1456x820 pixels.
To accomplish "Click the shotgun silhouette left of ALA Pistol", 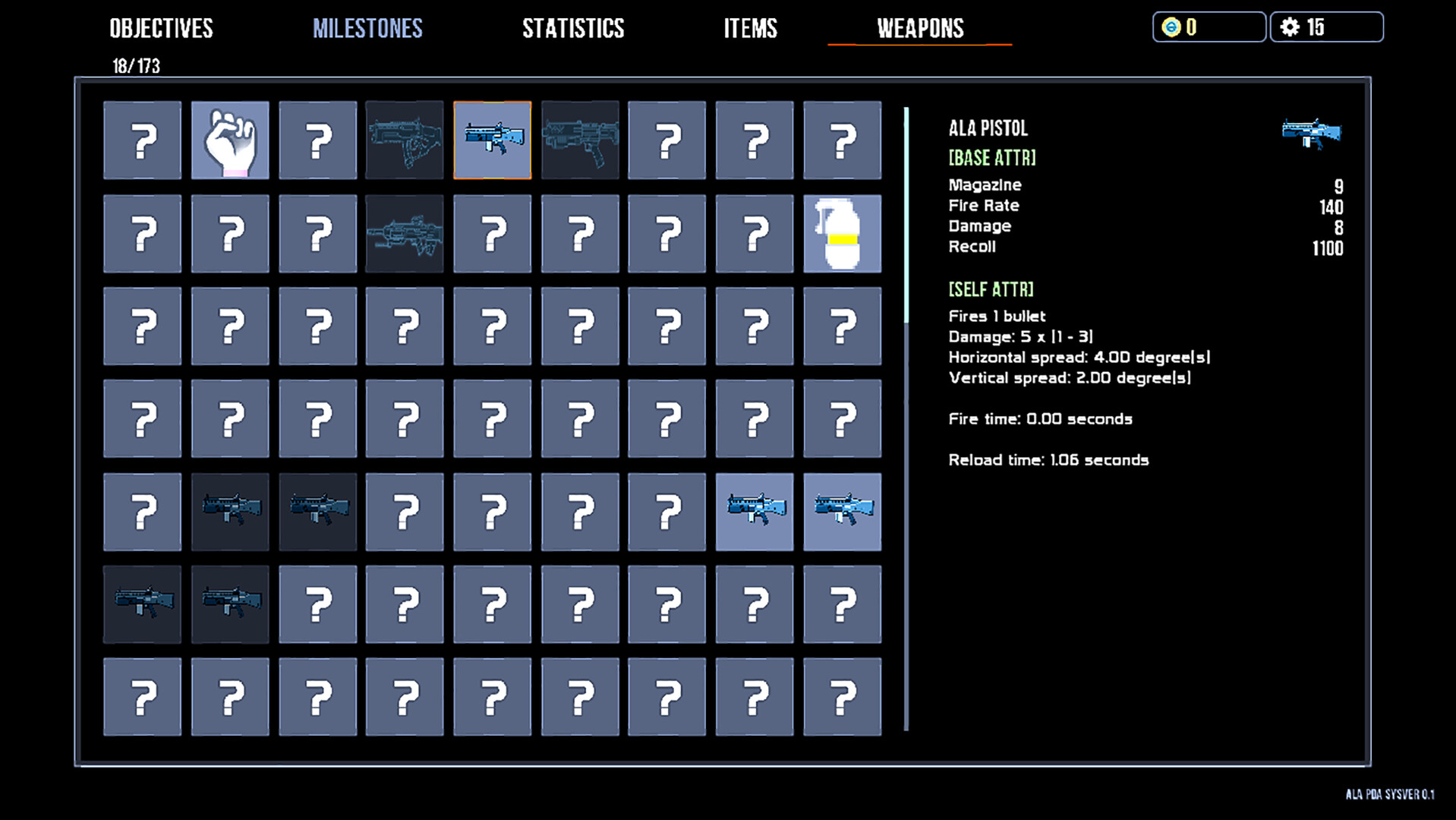I will (x=405, y=141).
